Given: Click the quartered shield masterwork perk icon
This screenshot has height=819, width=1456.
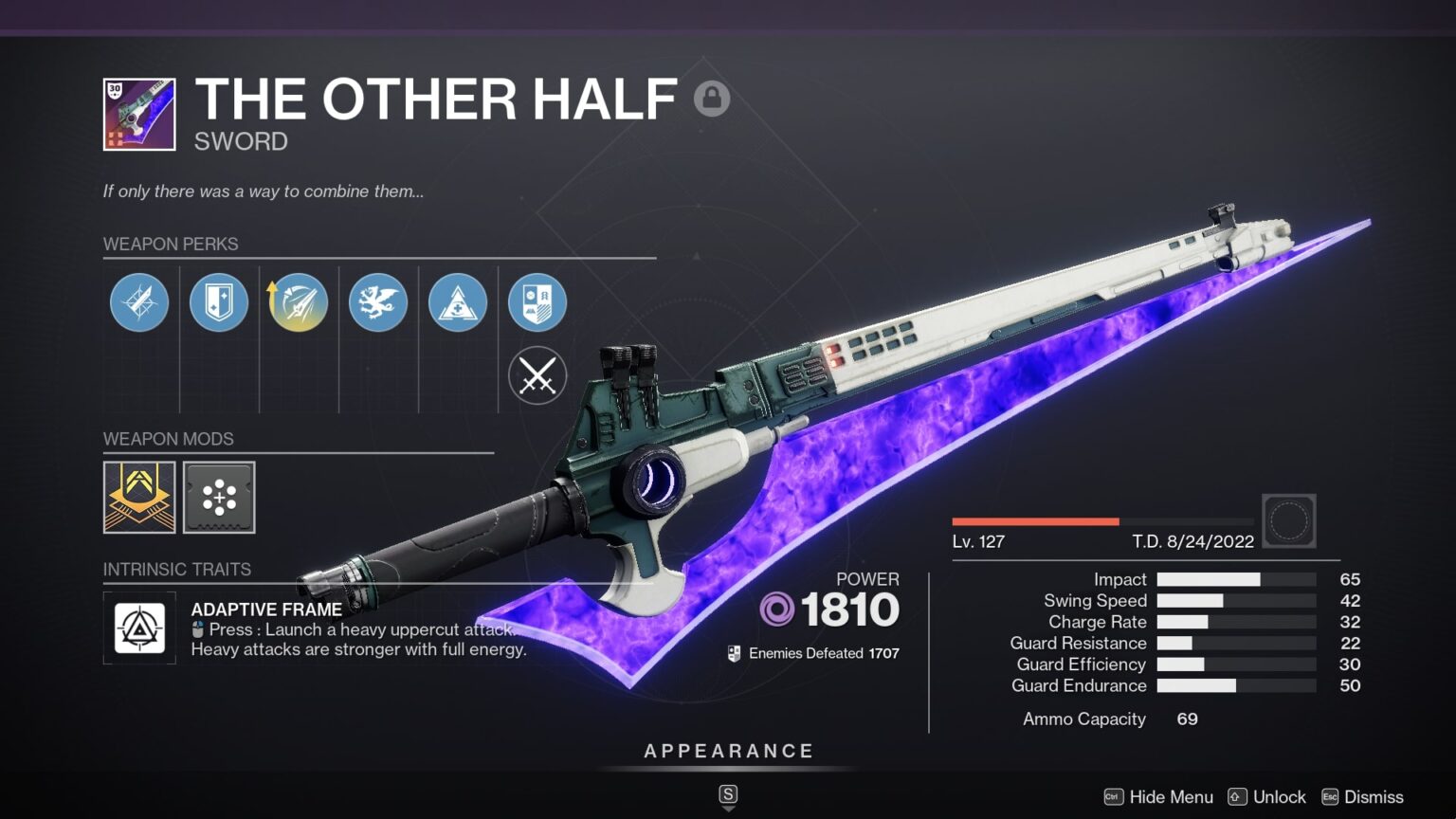Looking at the screenshot, I should [x=537, y=301].
